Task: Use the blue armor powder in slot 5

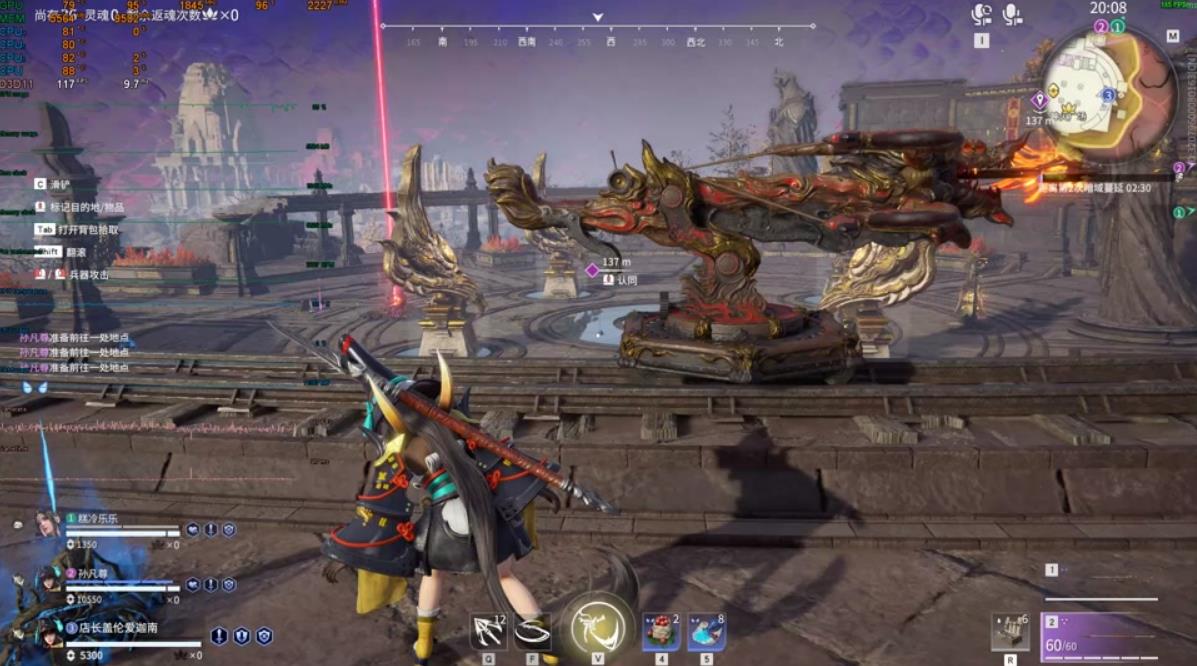Action: 706,632
